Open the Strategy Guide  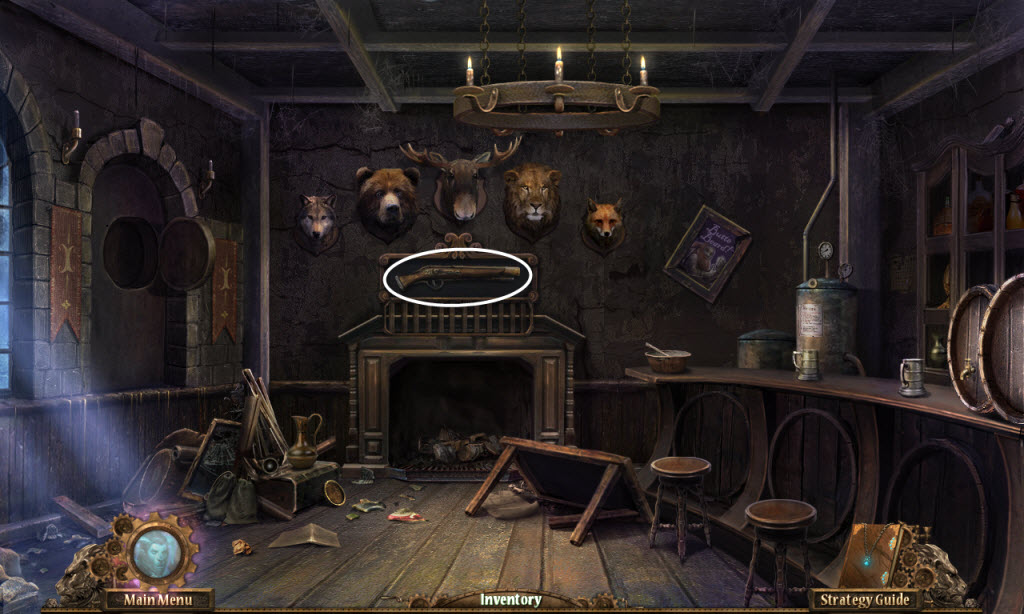865,600
